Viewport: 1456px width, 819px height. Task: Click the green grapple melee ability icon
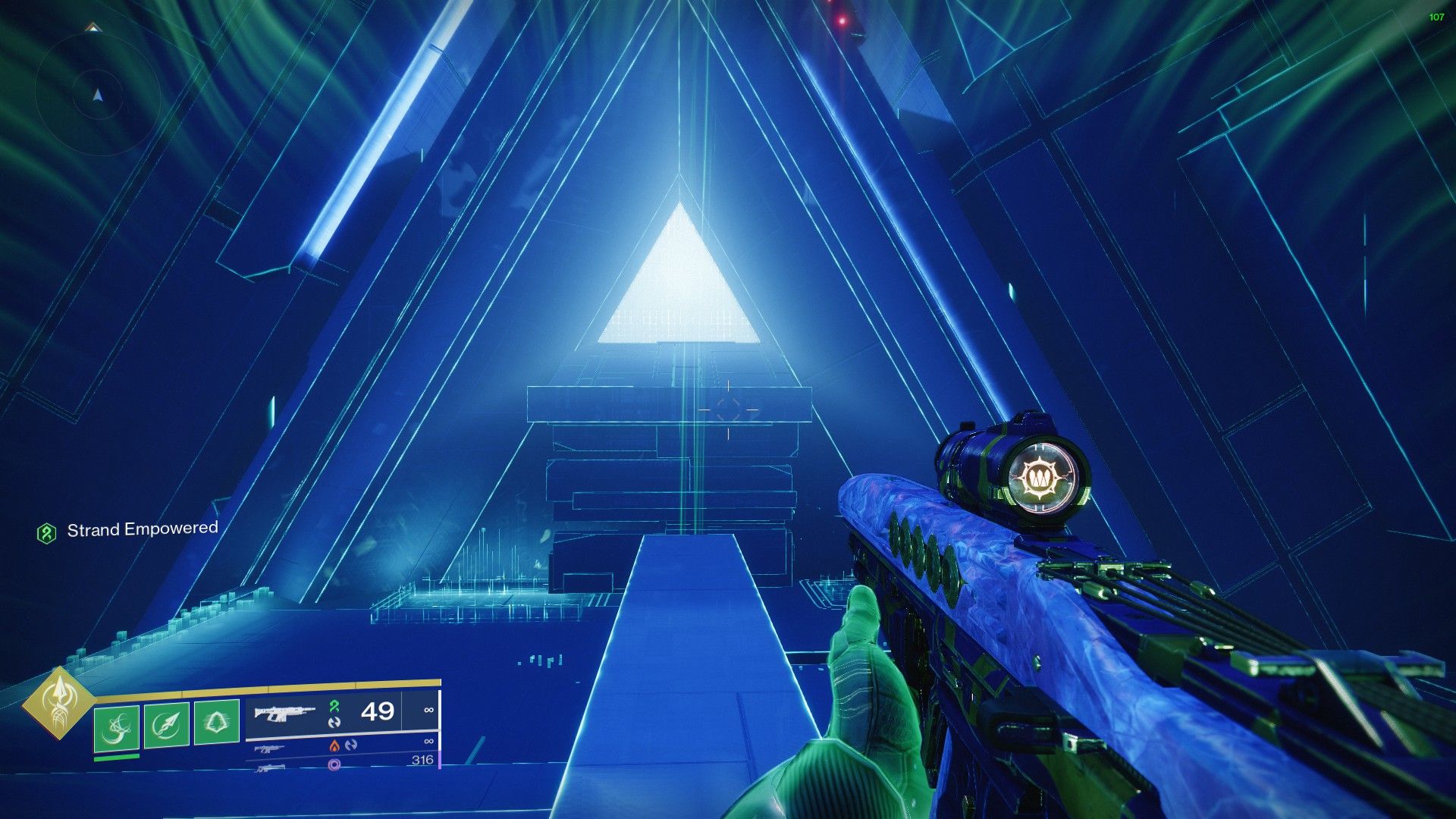pyautogui.click(x=118, y=727)
